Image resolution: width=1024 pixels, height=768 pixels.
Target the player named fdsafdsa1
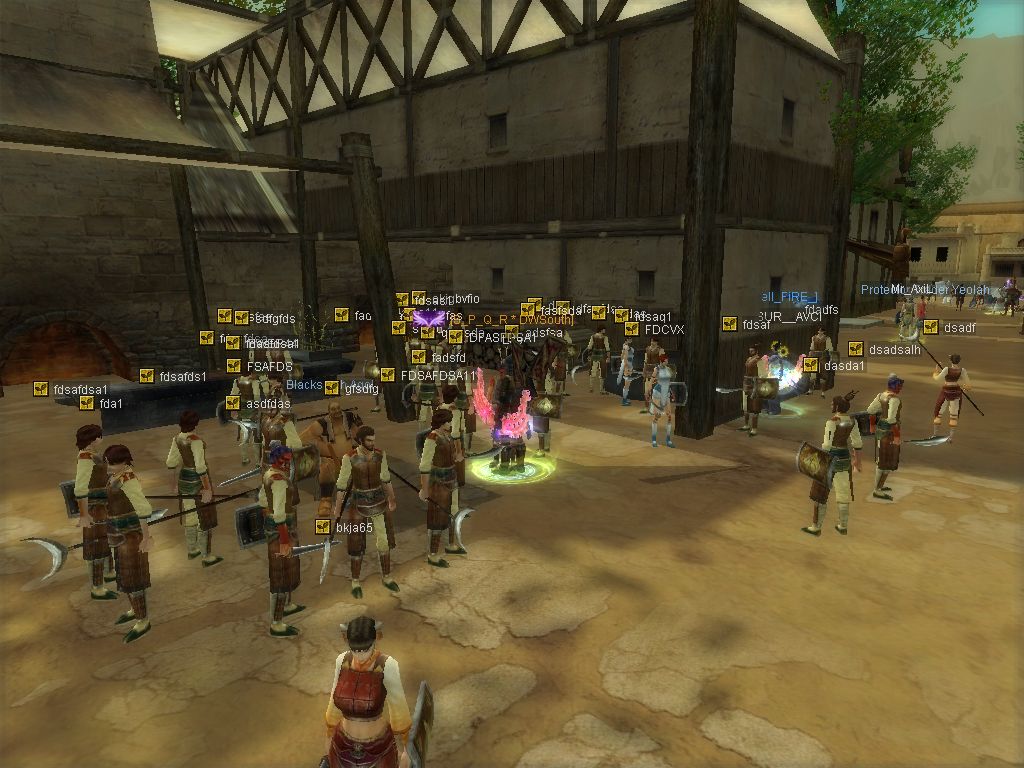tap(80, 389)
